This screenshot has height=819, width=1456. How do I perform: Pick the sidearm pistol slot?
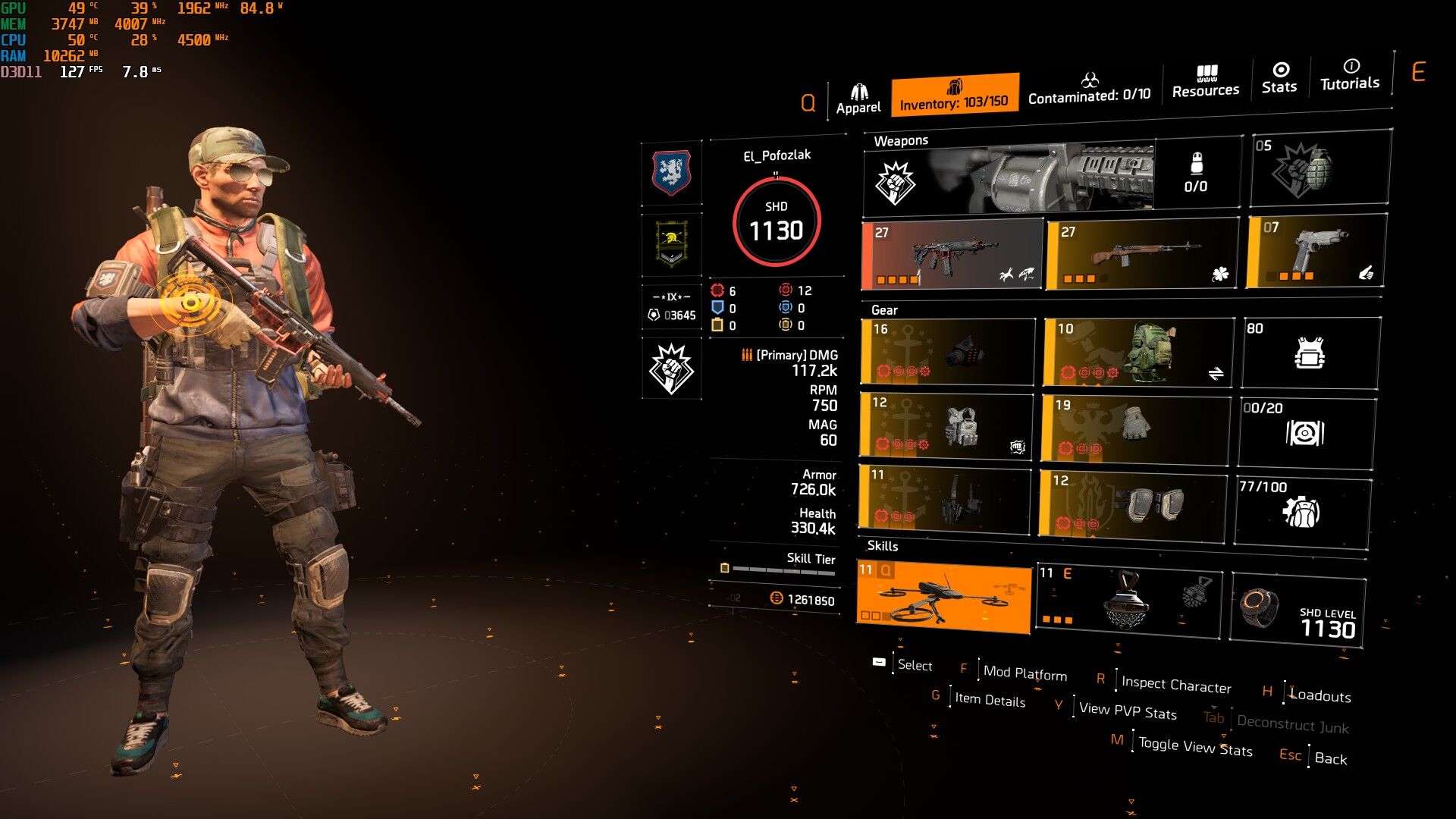pos(1316,252)
